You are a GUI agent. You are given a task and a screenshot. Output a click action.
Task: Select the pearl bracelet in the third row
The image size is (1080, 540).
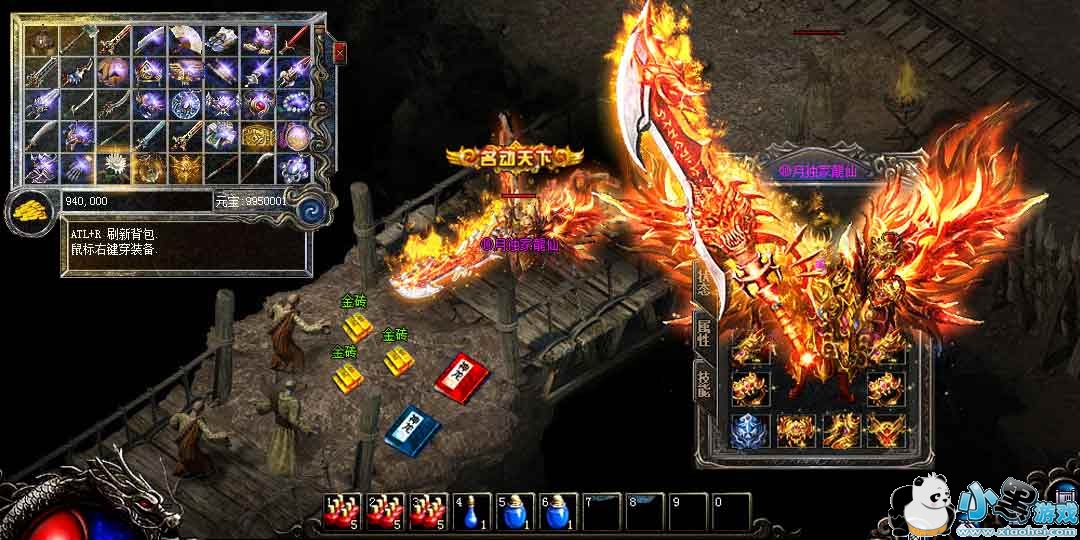click(x=295, y=102)
